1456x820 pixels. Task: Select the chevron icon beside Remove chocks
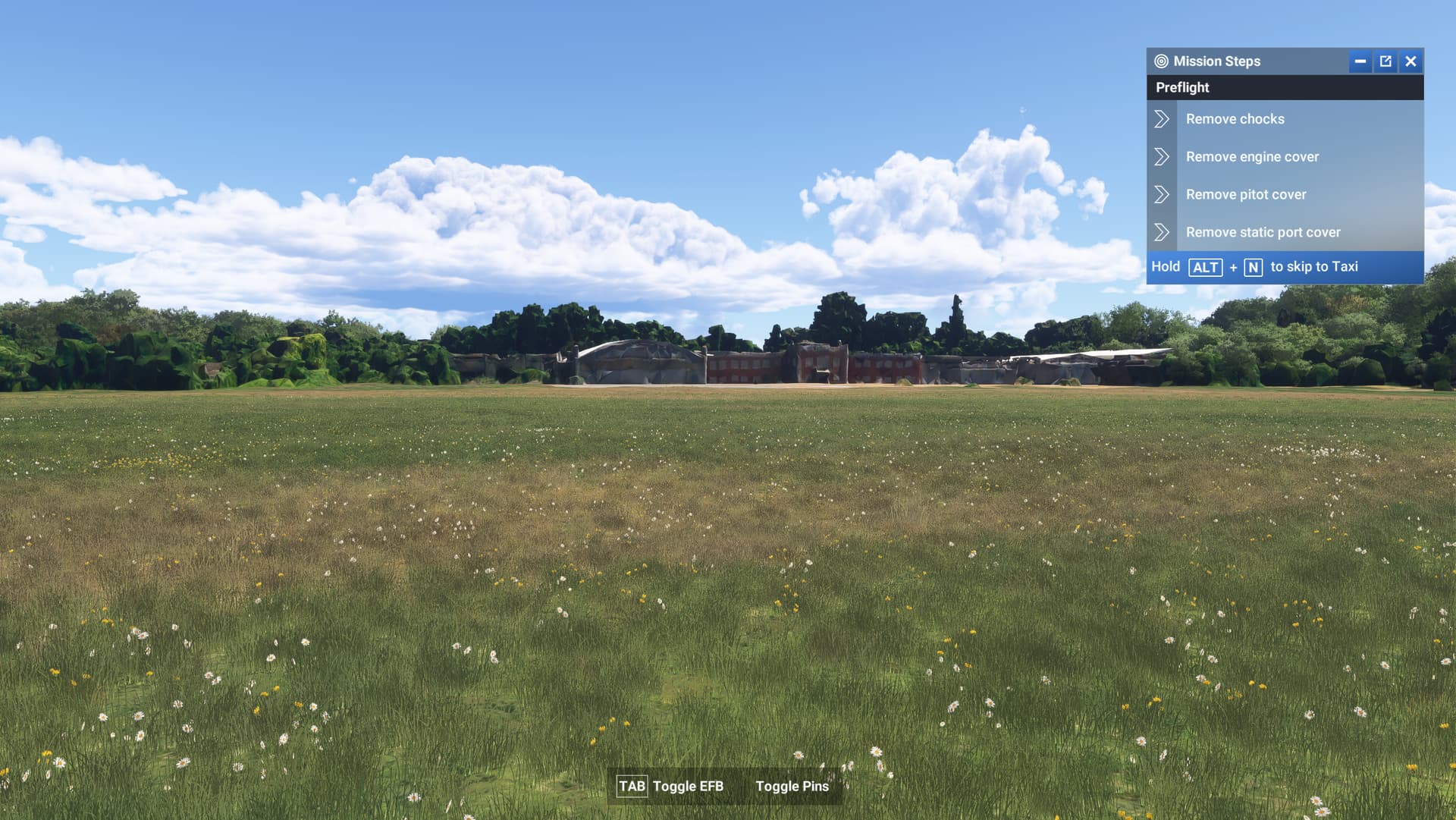click(x=1162, y=118)
